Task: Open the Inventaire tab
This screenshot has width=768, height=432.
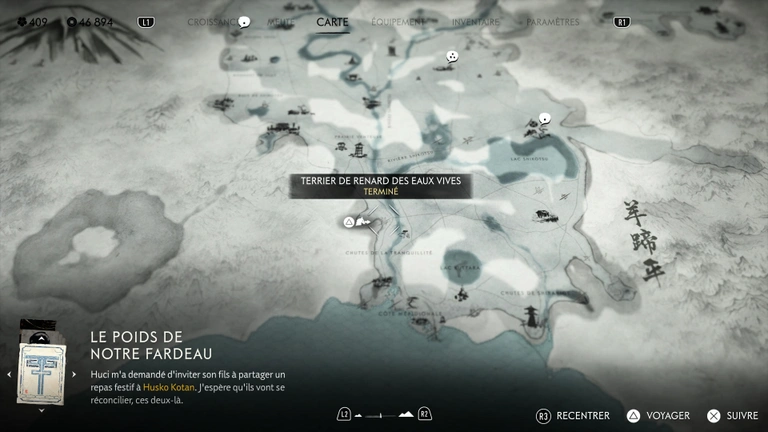Action: (x=475, y=21)
